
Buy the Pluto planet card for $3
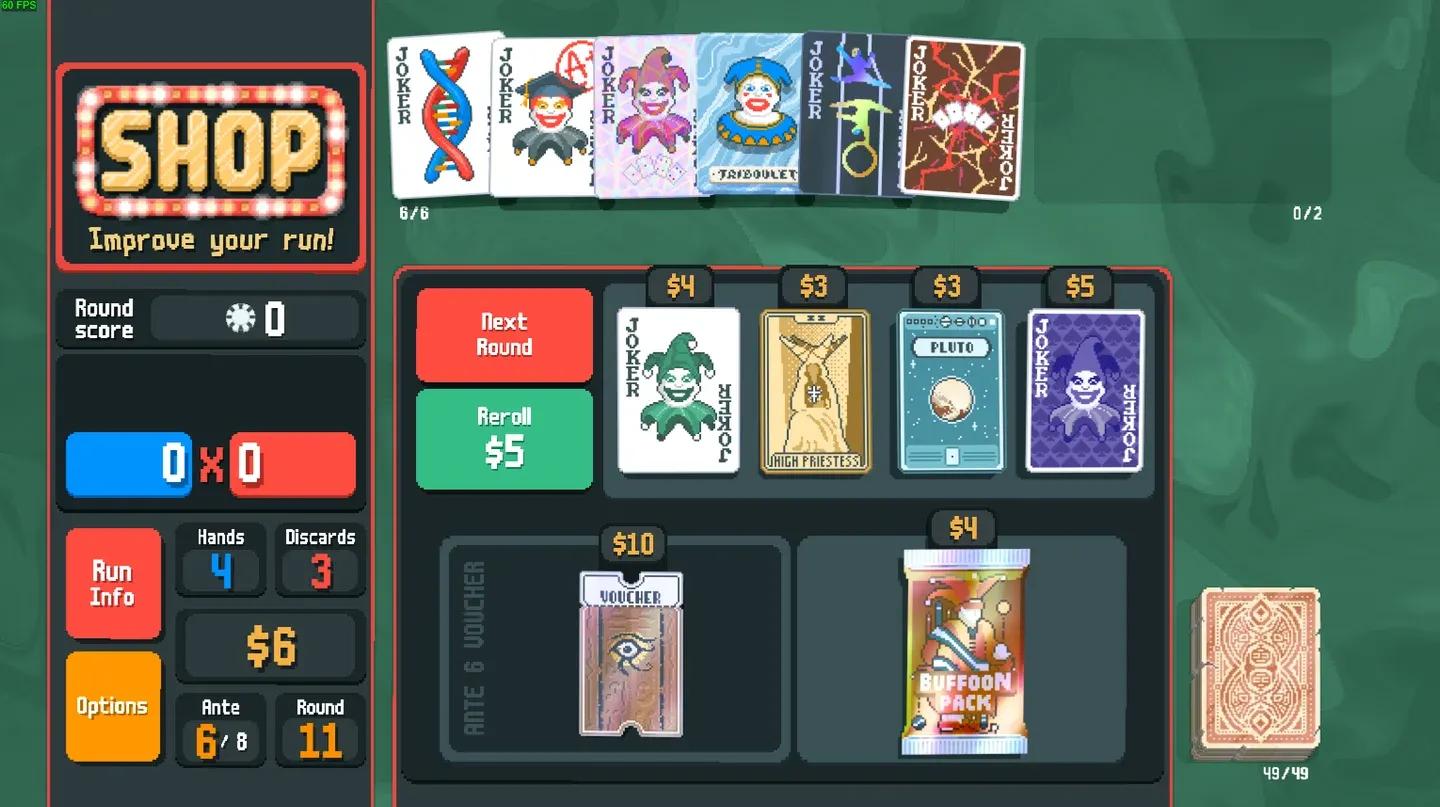coord(949,390)
